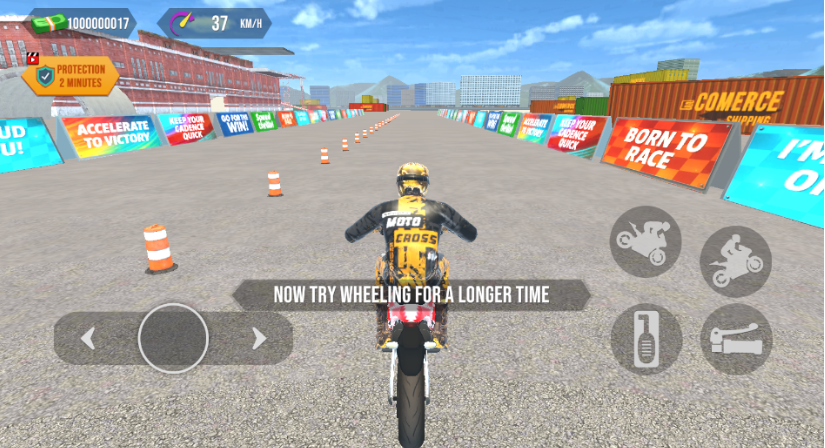Steer left with the left arrow
This screenshot has height=448, width=825.
(x=88, y=339)
